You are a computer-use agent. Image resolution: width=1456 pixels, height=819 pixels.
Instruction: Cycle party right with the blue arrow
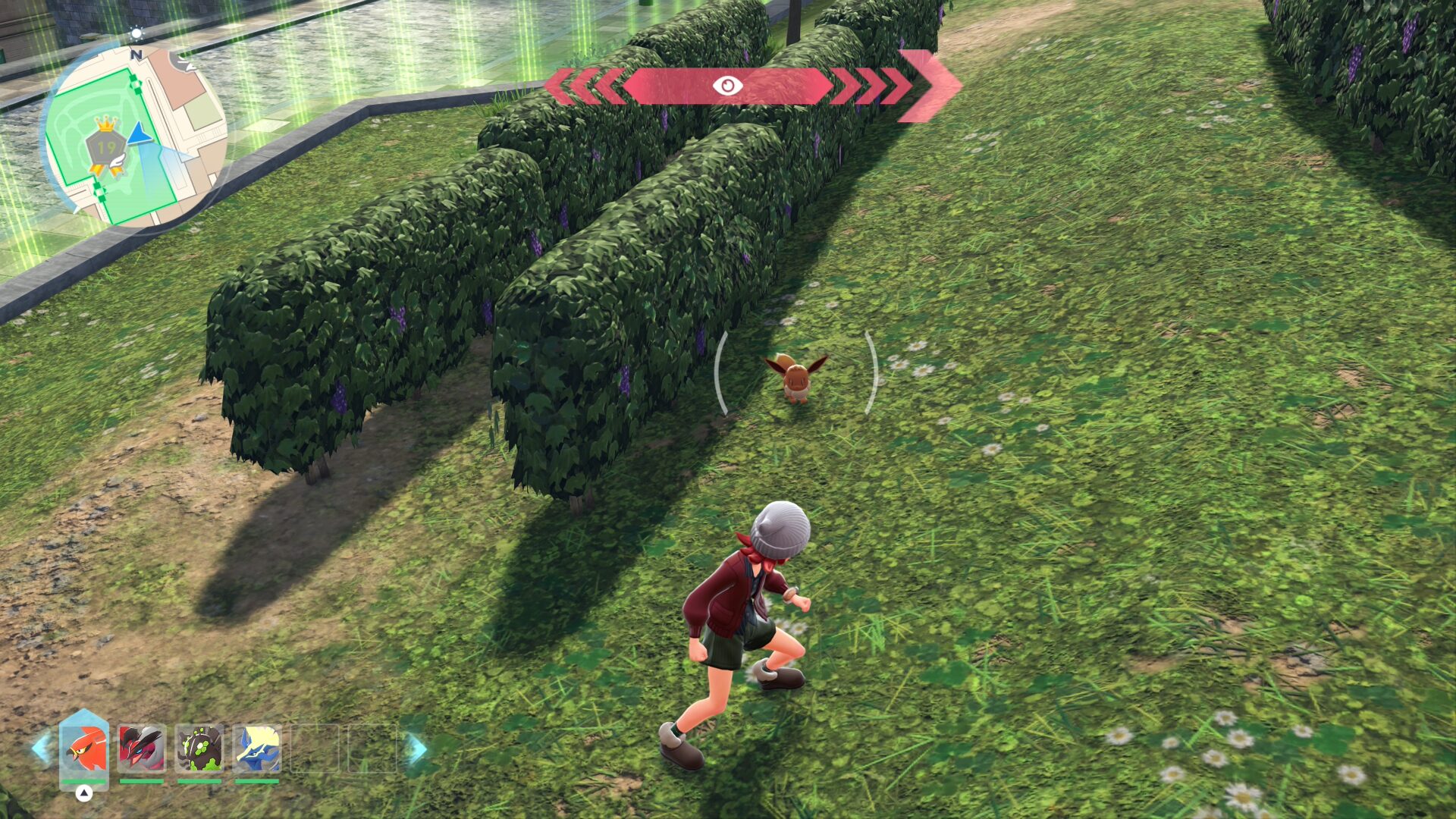(415, 748)
